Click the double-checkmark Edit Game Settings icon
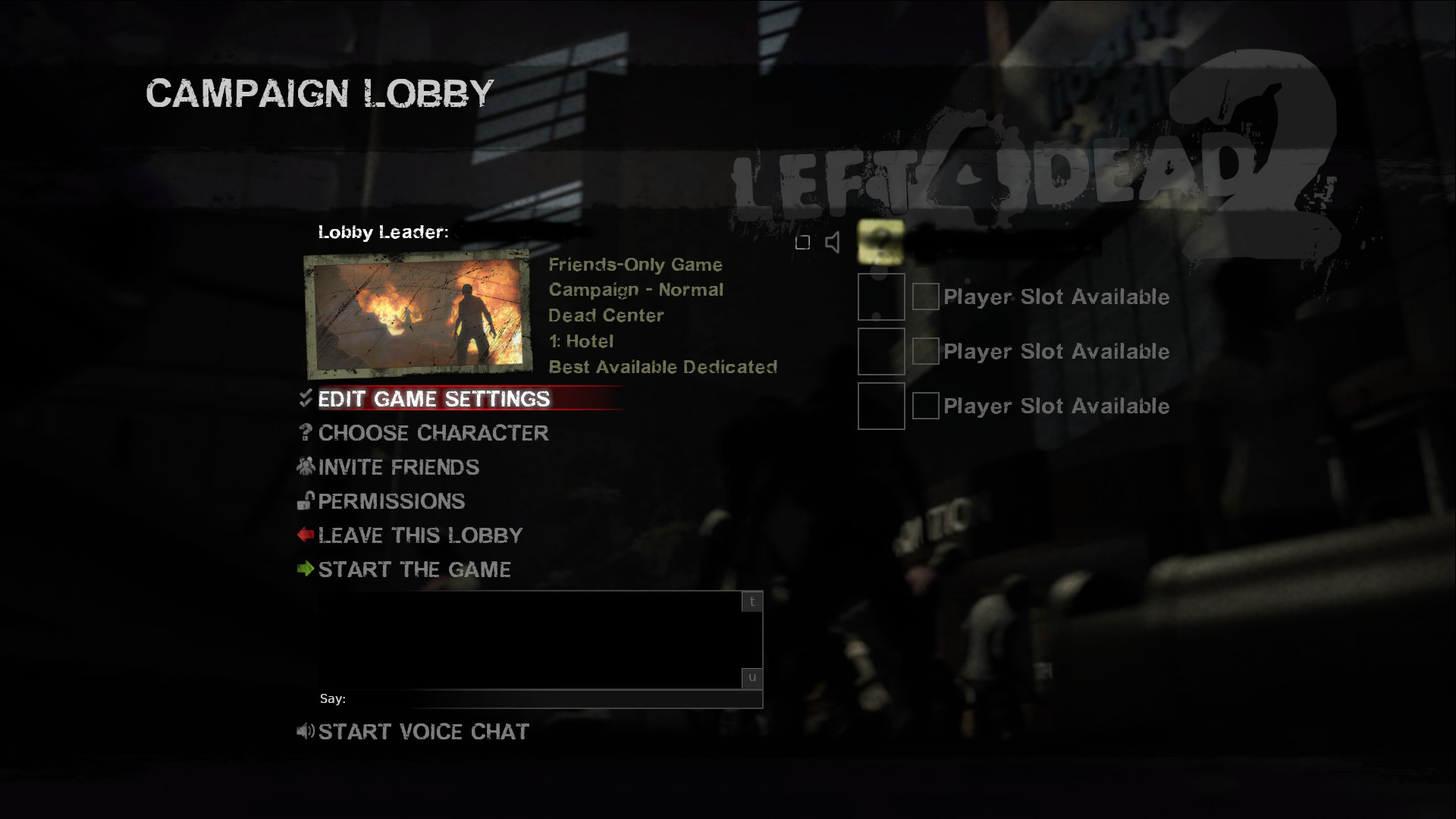This screenshot has width=1456, height=819. (x=306, y=398)
